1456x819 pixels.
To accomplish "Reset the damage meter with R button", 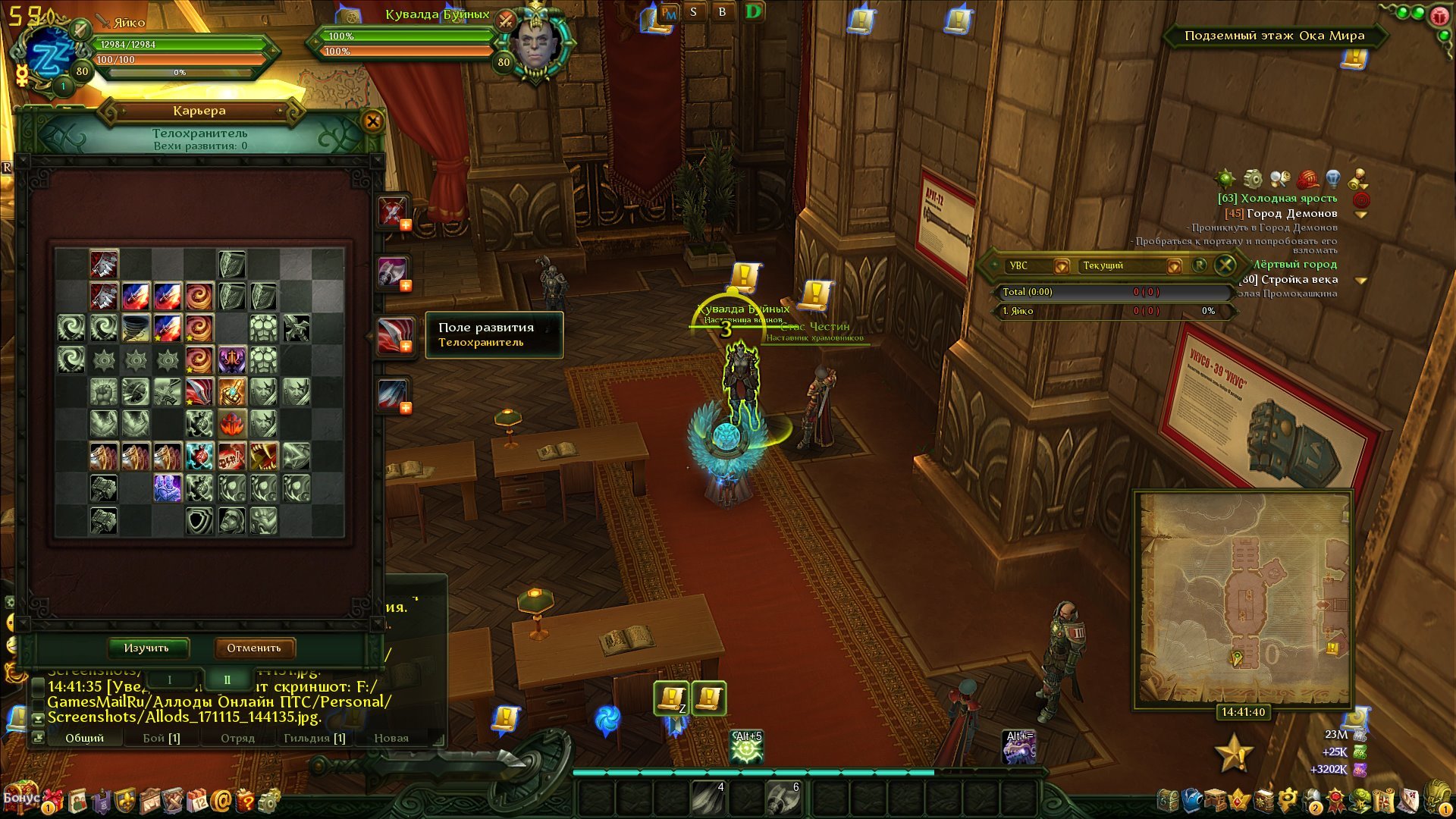I will tap(1200, 265).
